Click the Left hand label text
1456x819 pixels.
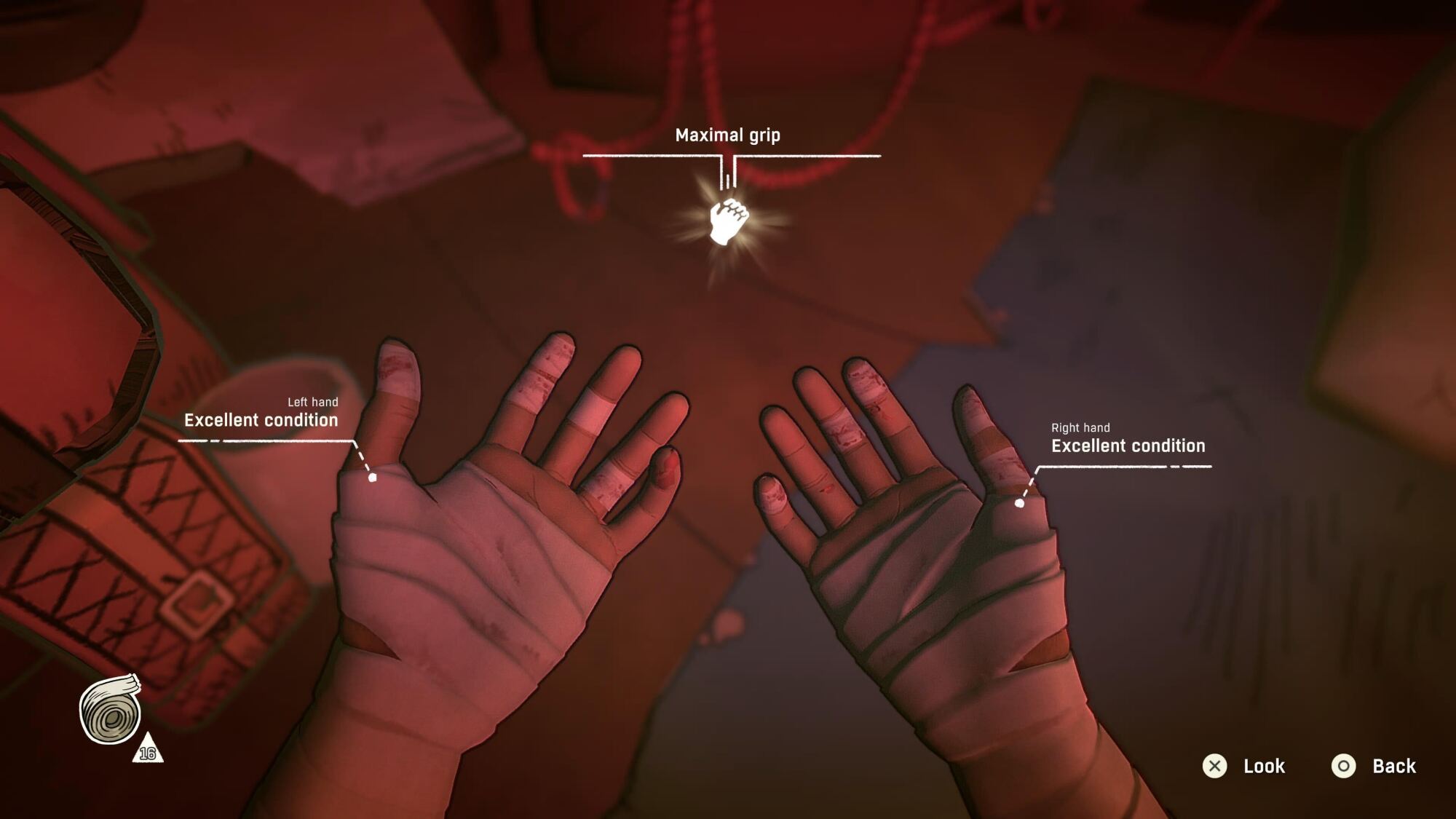click(314, 400)
